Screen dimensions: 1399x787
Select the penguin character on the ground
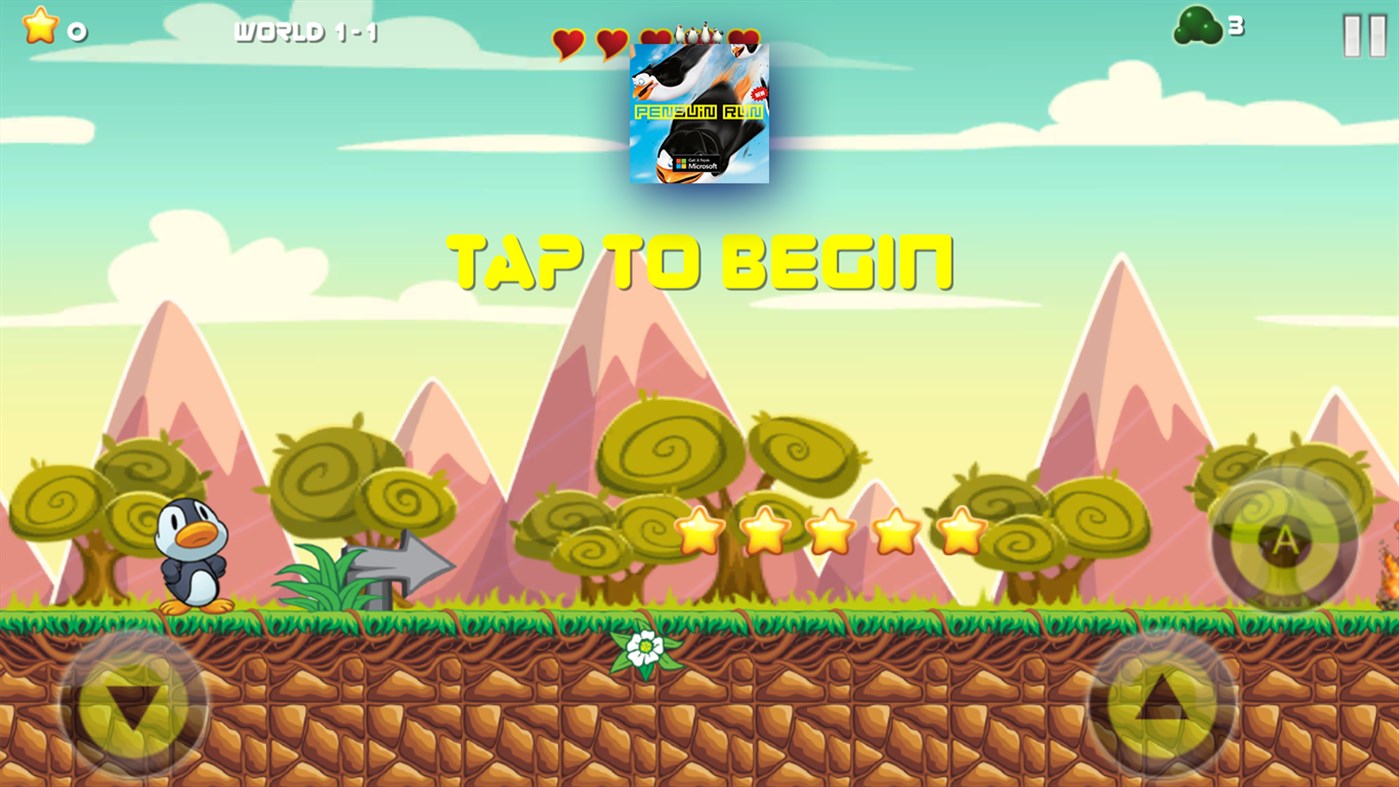192,555
